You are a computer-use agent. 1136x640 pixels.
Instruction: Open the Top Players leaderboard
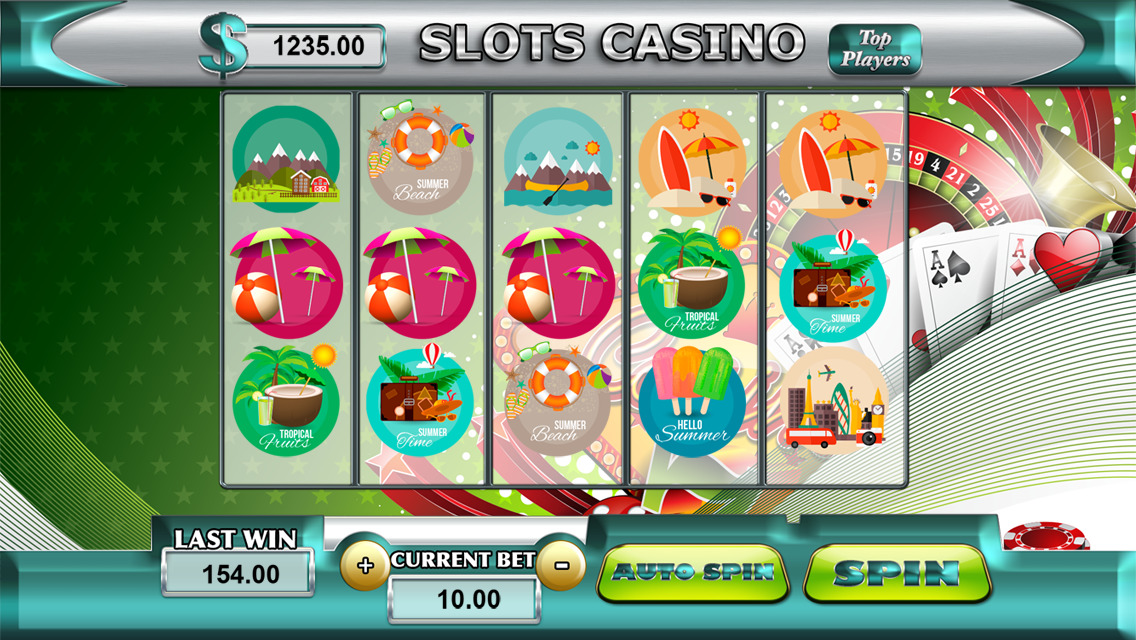[874, 49]
